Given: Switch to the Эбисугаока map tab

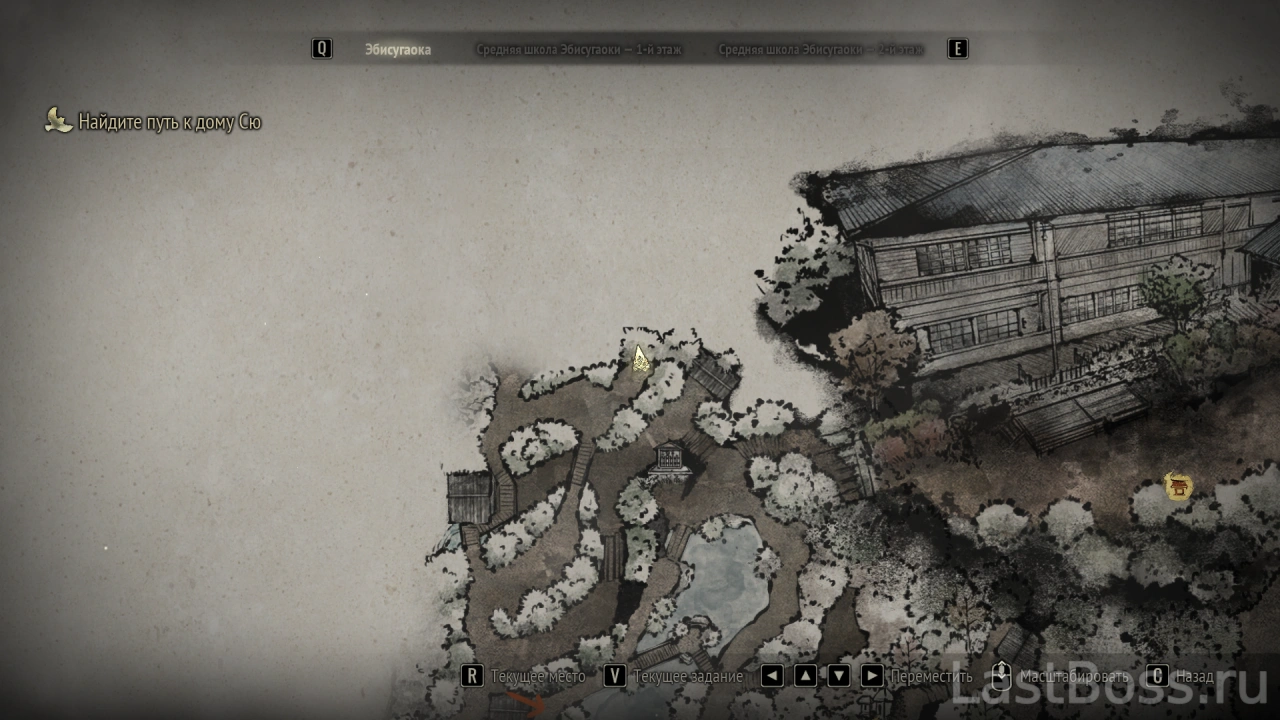Looking at the screenshot, I should pos(397,49).
